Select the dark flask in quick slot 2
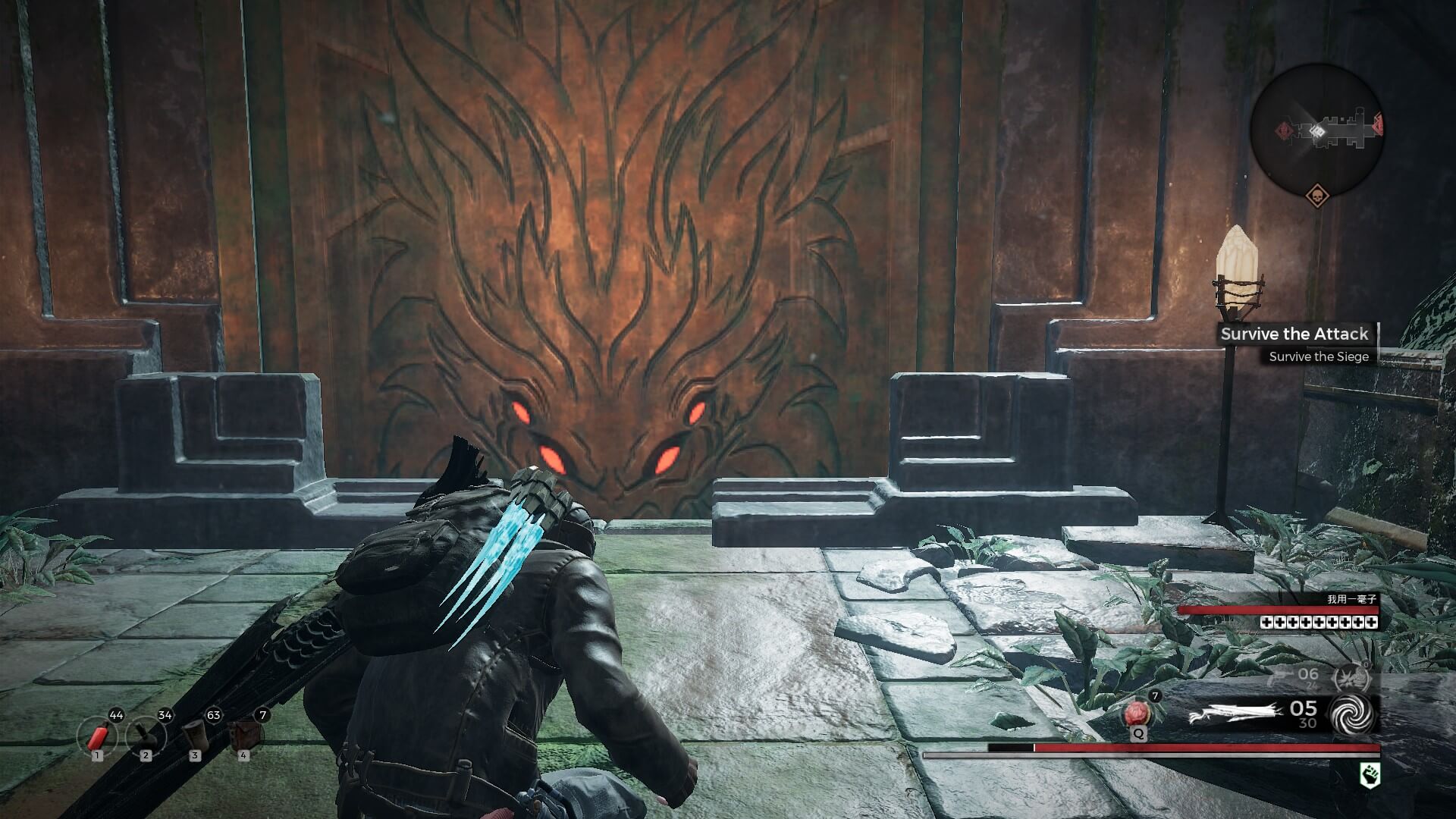The image size is (1456, 819). (145, 736)
